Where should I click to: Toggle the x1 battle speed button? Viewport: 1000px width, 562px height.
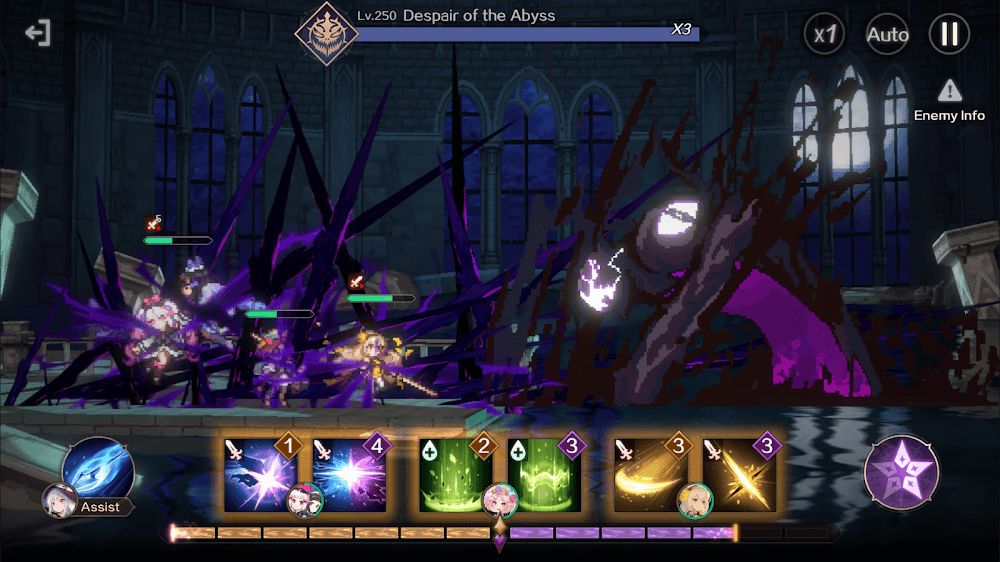(826, 35)
